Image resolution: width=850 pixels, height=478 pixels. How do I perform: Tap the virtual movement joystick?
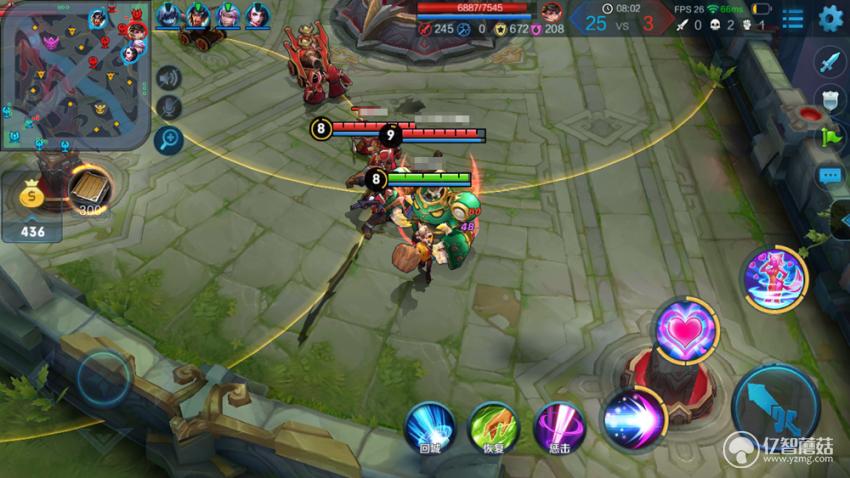(103, 378)
